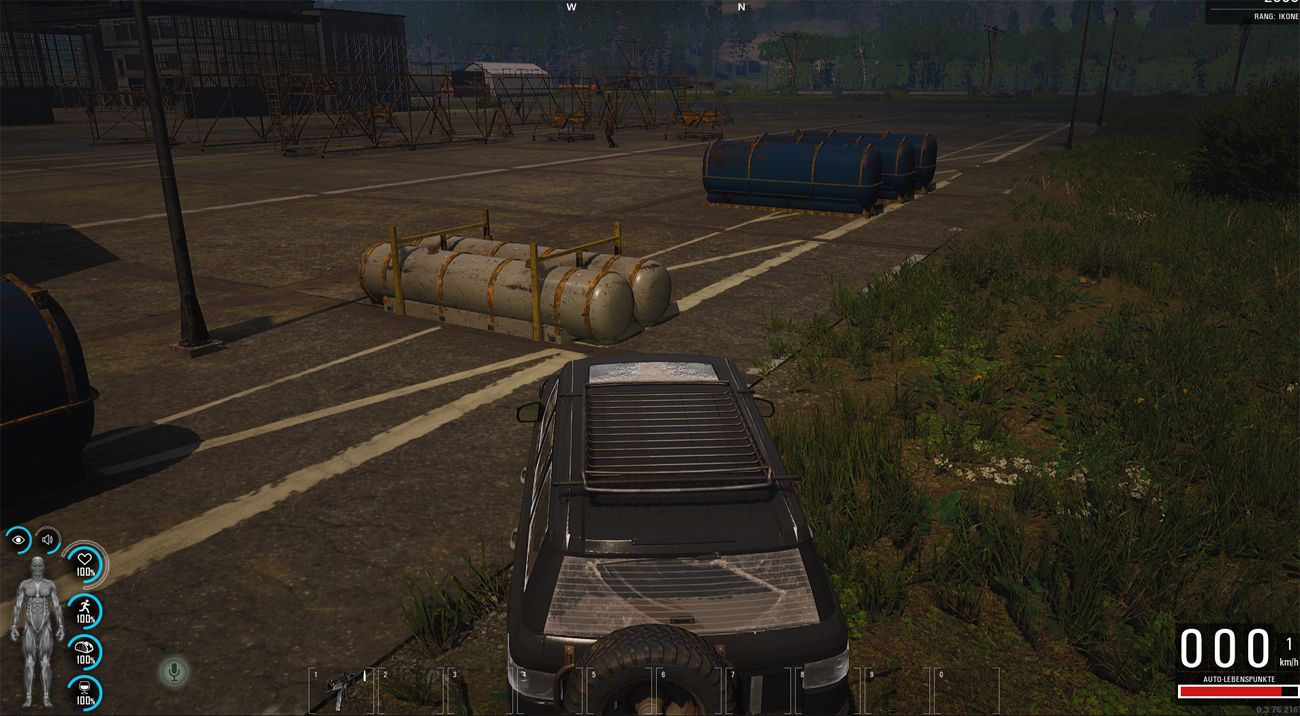Click the glass thirst status icon
Image resolution: width=1300 pixels, height=716 pixels.
tap(85, 692)
